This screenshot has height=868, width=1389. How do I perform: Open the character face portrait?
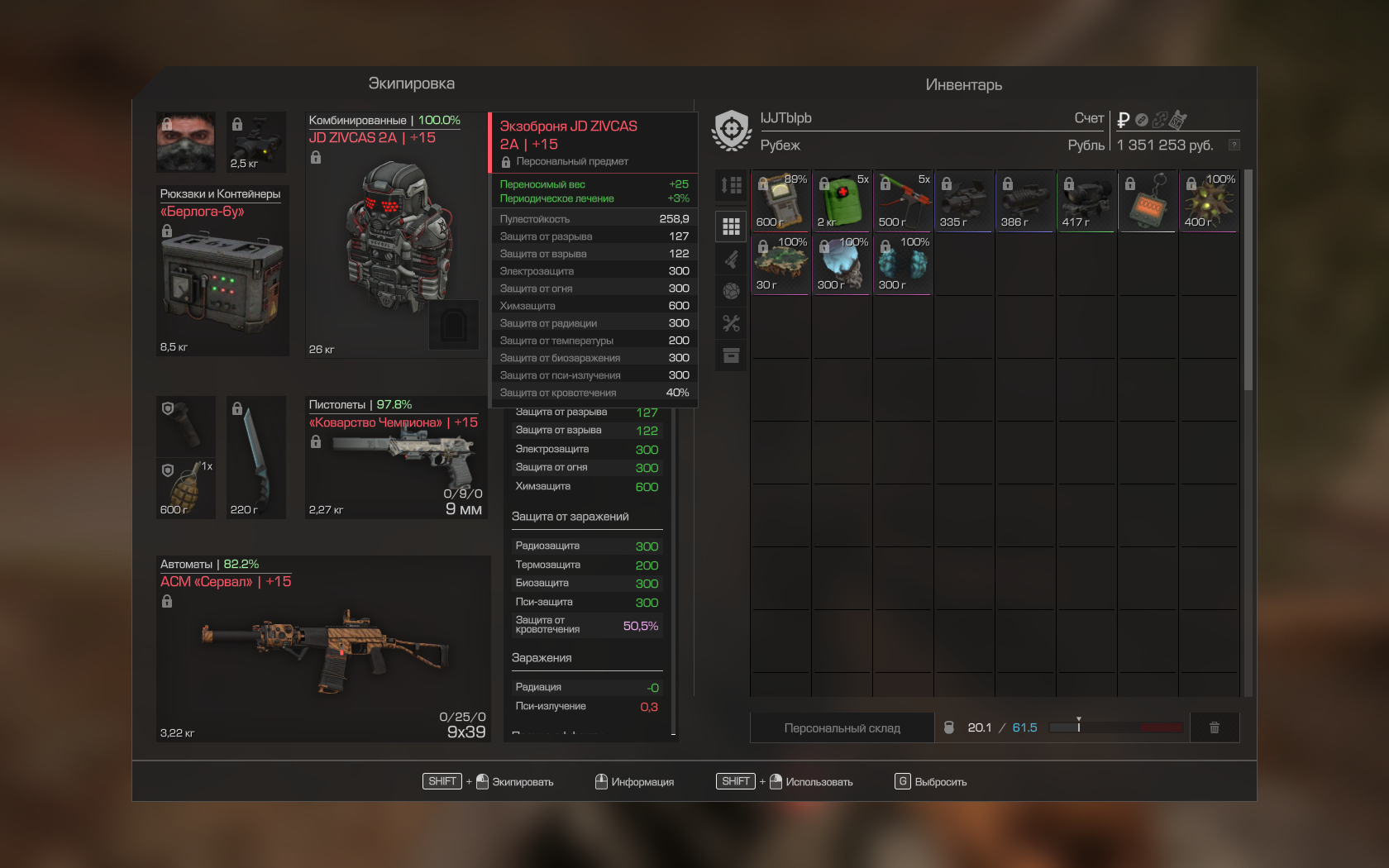(186, 141)
